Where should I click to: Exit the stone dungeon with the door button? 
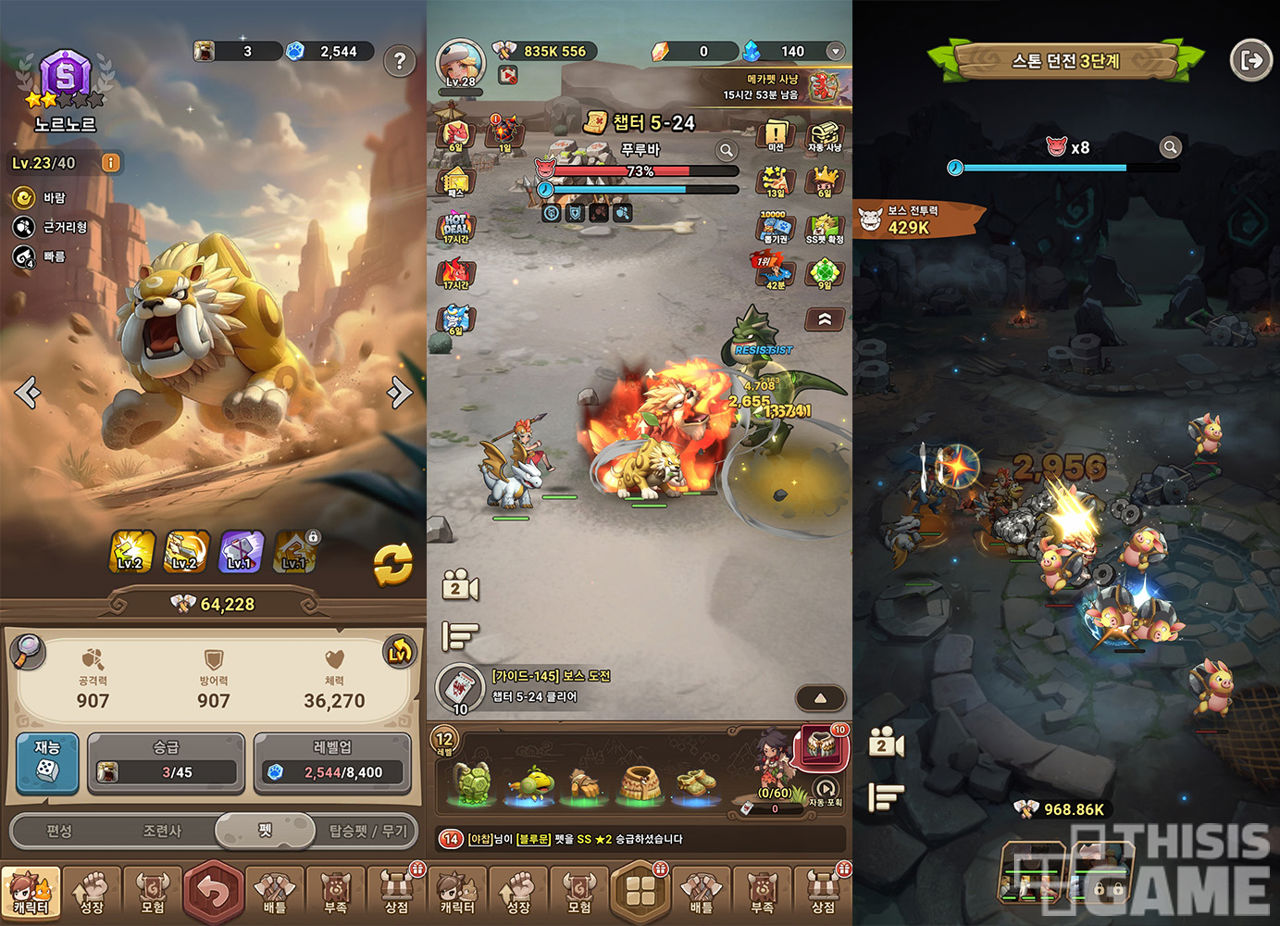[1250, 60]
